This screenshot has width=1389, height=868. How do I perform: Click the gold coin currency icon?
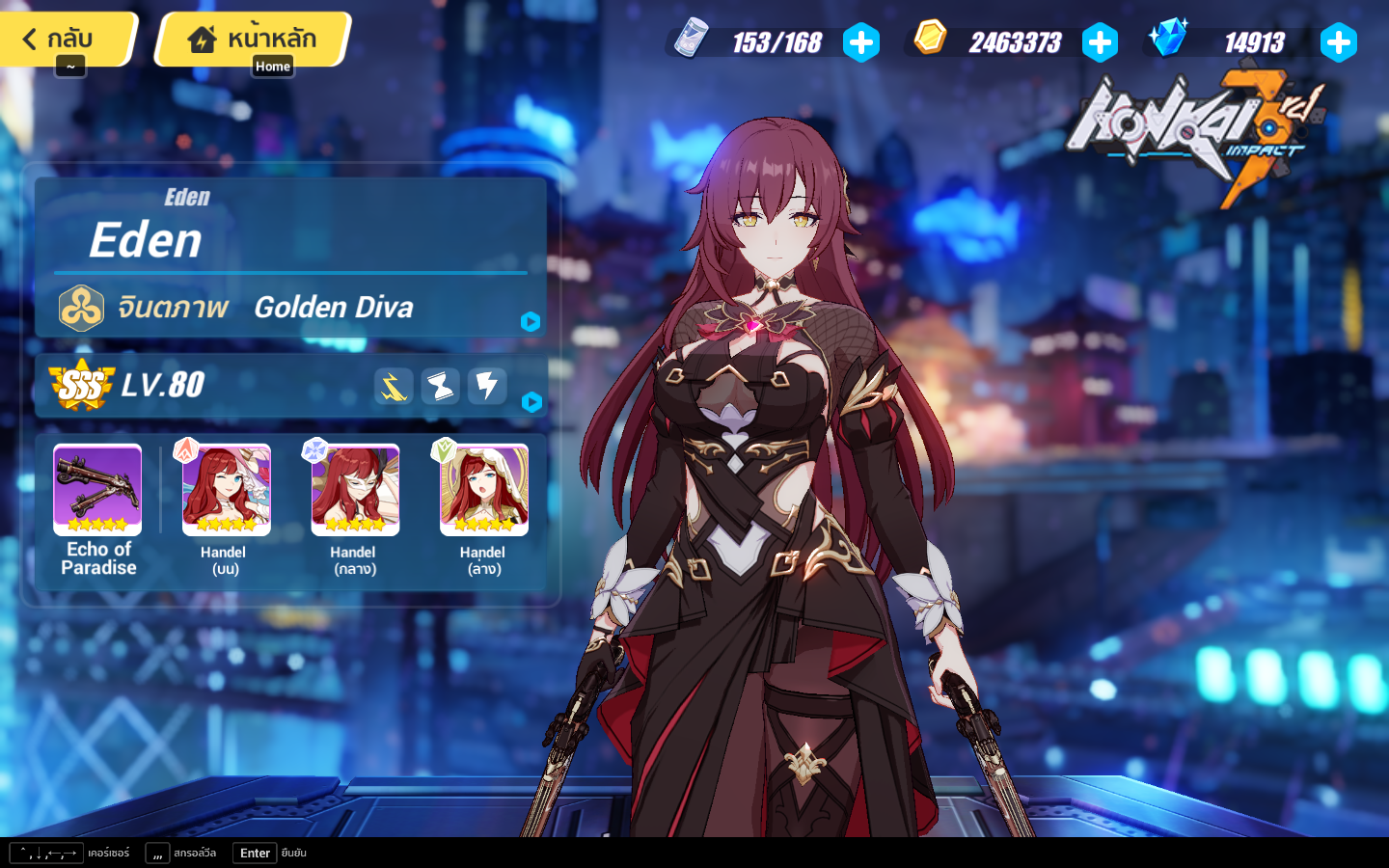pos(931,41)
